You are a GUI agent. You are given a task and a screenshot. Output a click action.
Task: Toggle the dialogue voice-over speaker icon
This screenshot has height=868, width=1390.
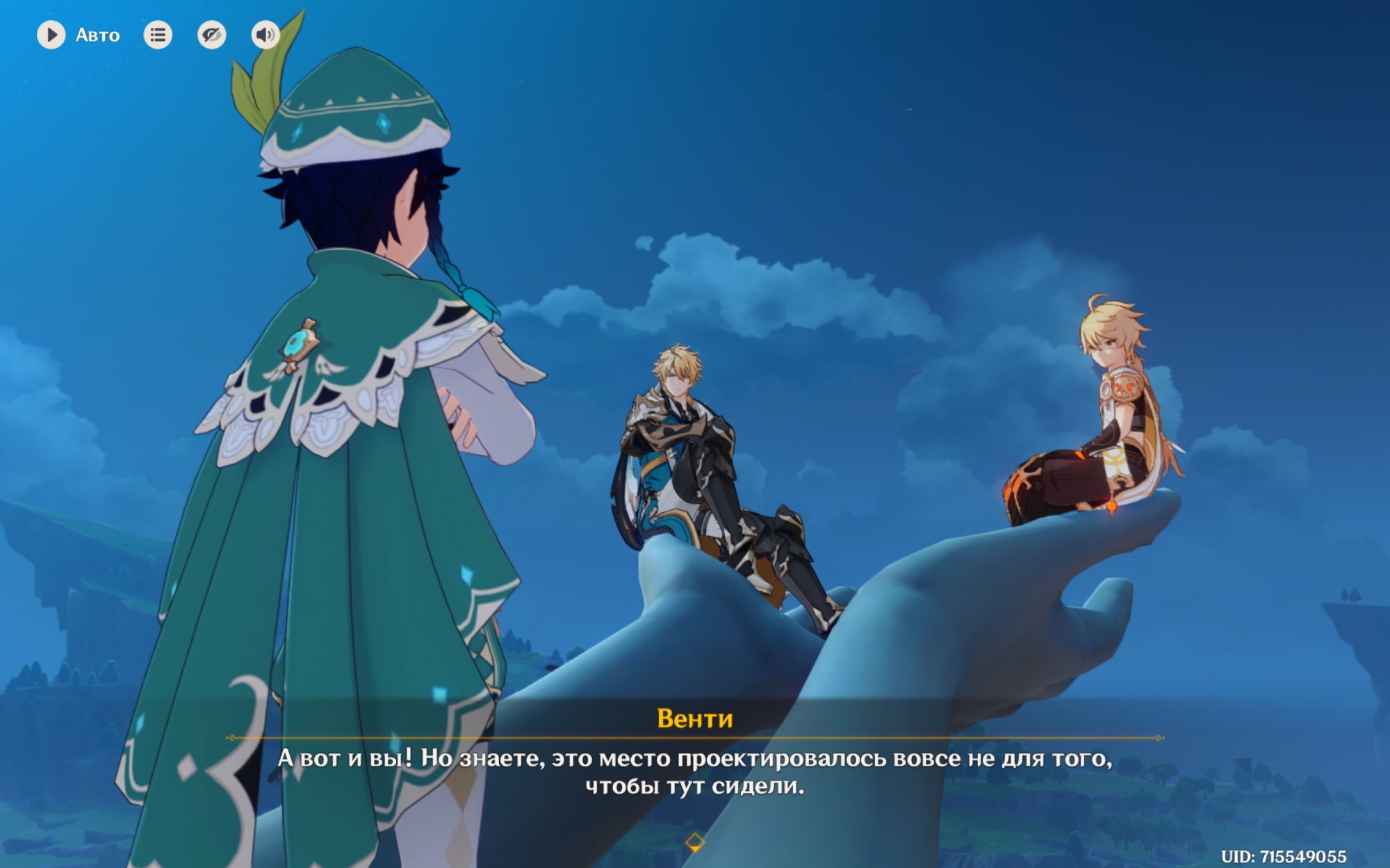tap(265, 35)
